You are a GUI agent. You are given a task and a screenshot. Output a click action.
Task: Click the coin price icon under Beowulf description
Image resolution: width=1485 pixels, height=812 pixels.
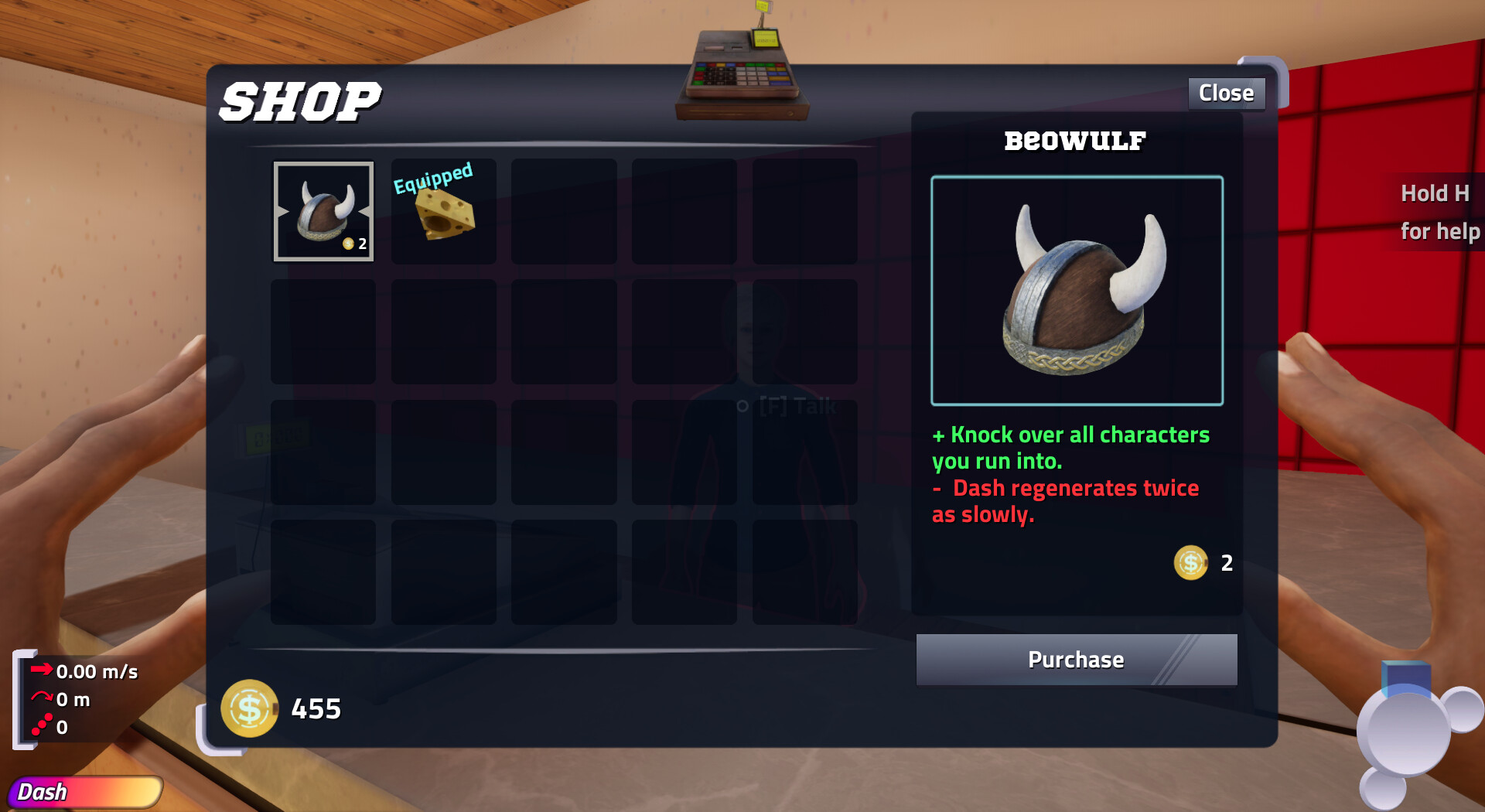(x=1190, y=562)
